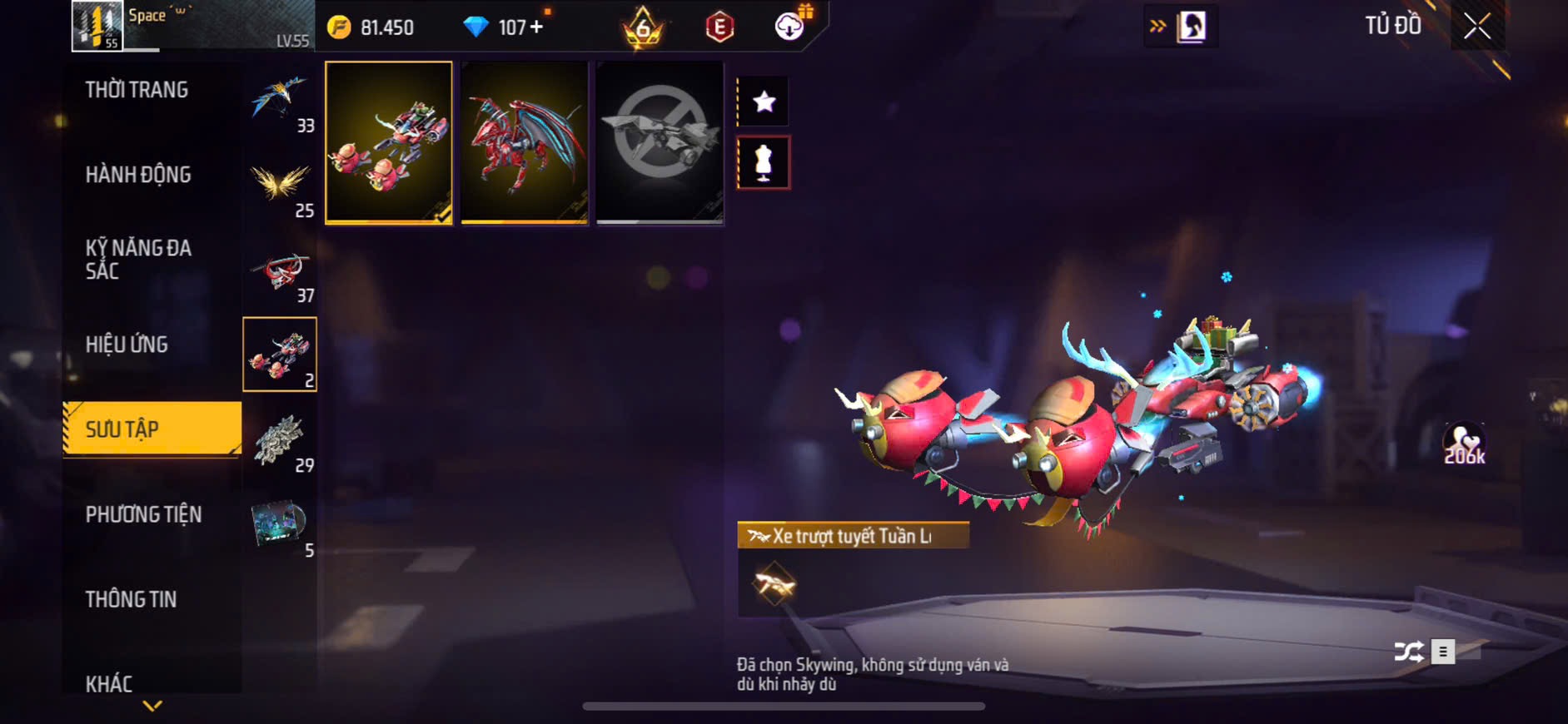The height and width of the screenshot is (724, 1568).
Task: Toggle the shuffle random skin button
Action: (1409, 652)
